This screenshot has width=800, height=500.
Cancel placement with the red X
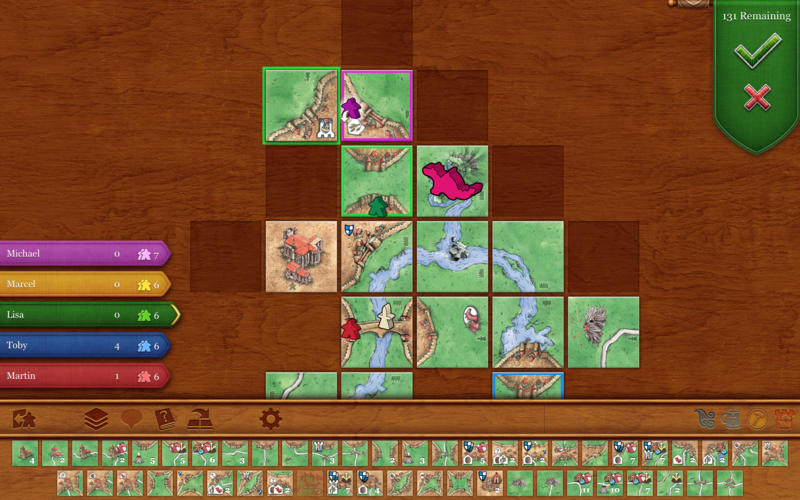coord(757,97)
